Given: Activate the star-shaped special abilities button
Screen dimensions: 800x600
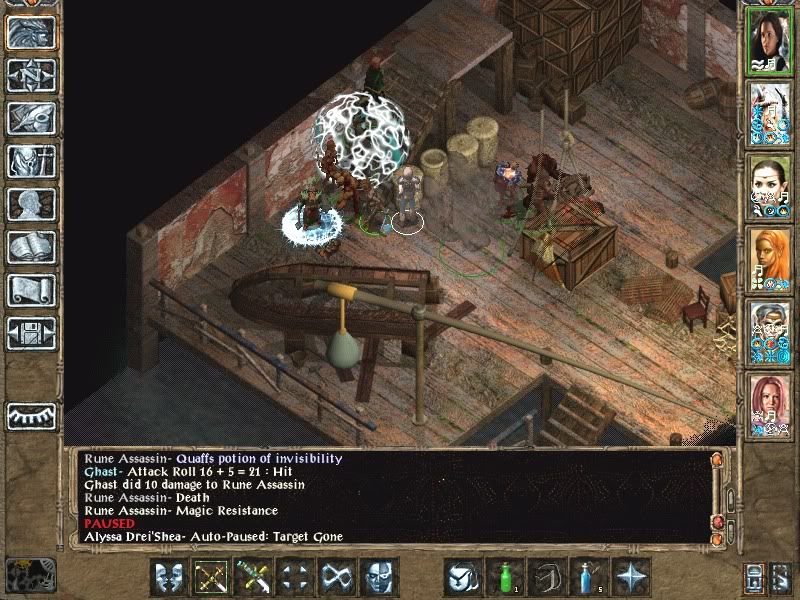Looking at the screenshot, I should click(631, 577).
